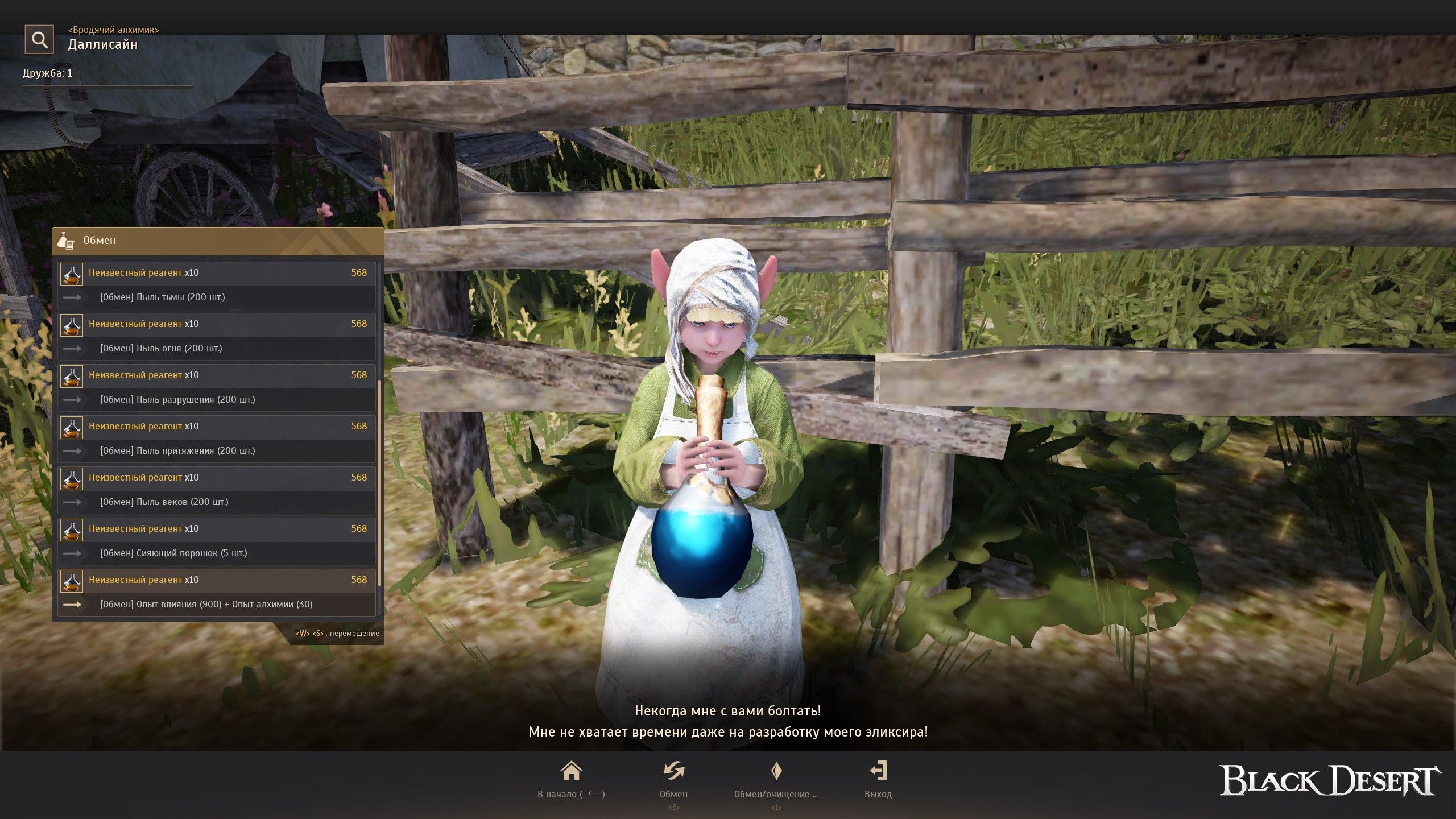1456x819 pixels.
Task: Open the magnifying glass NPC info button
Action: pyautogui.click(x=39, y=39)
